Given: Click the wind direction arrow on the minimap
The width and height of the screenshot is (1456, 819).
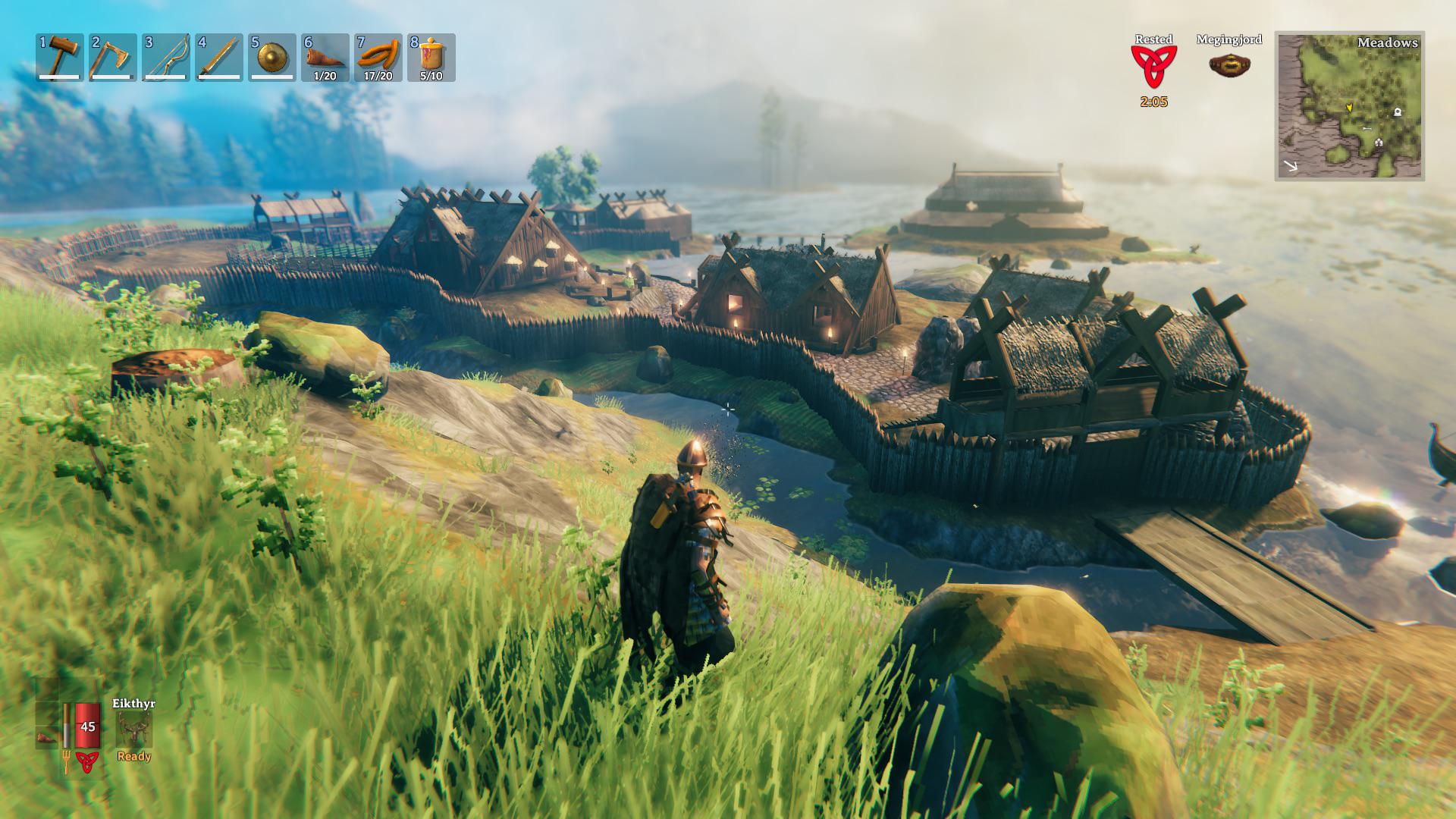Looking at the screenshot, I should [x=1291, y=166].
